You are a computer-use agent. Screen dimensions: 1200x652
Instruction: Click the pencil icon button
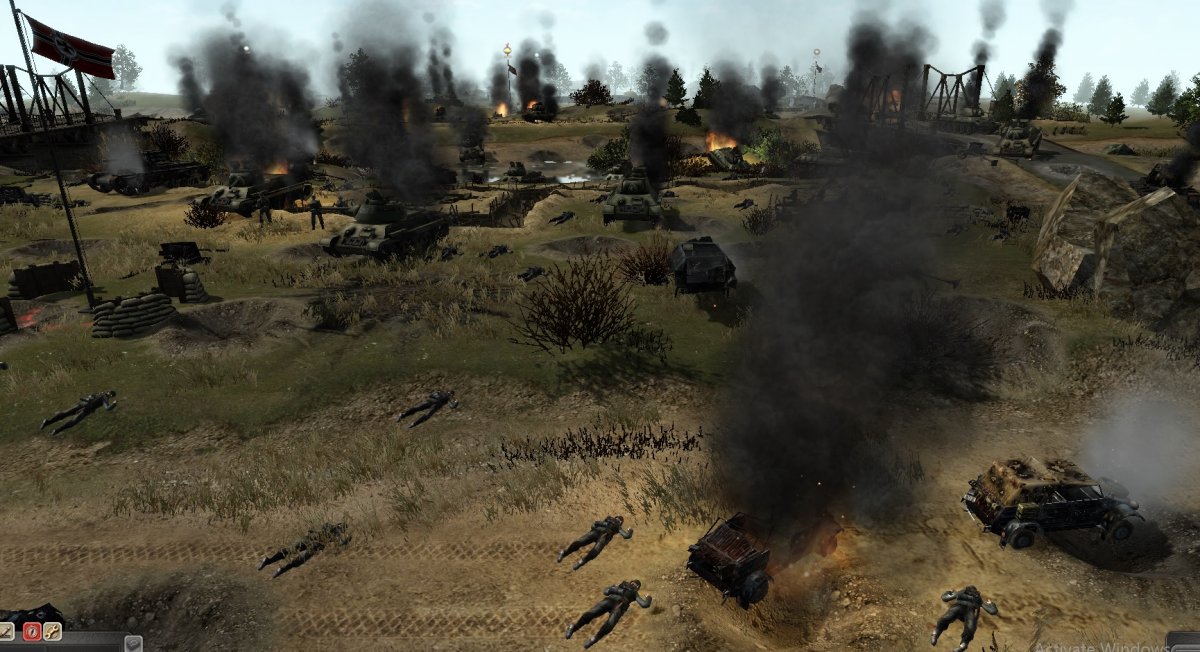coord(6,631)
